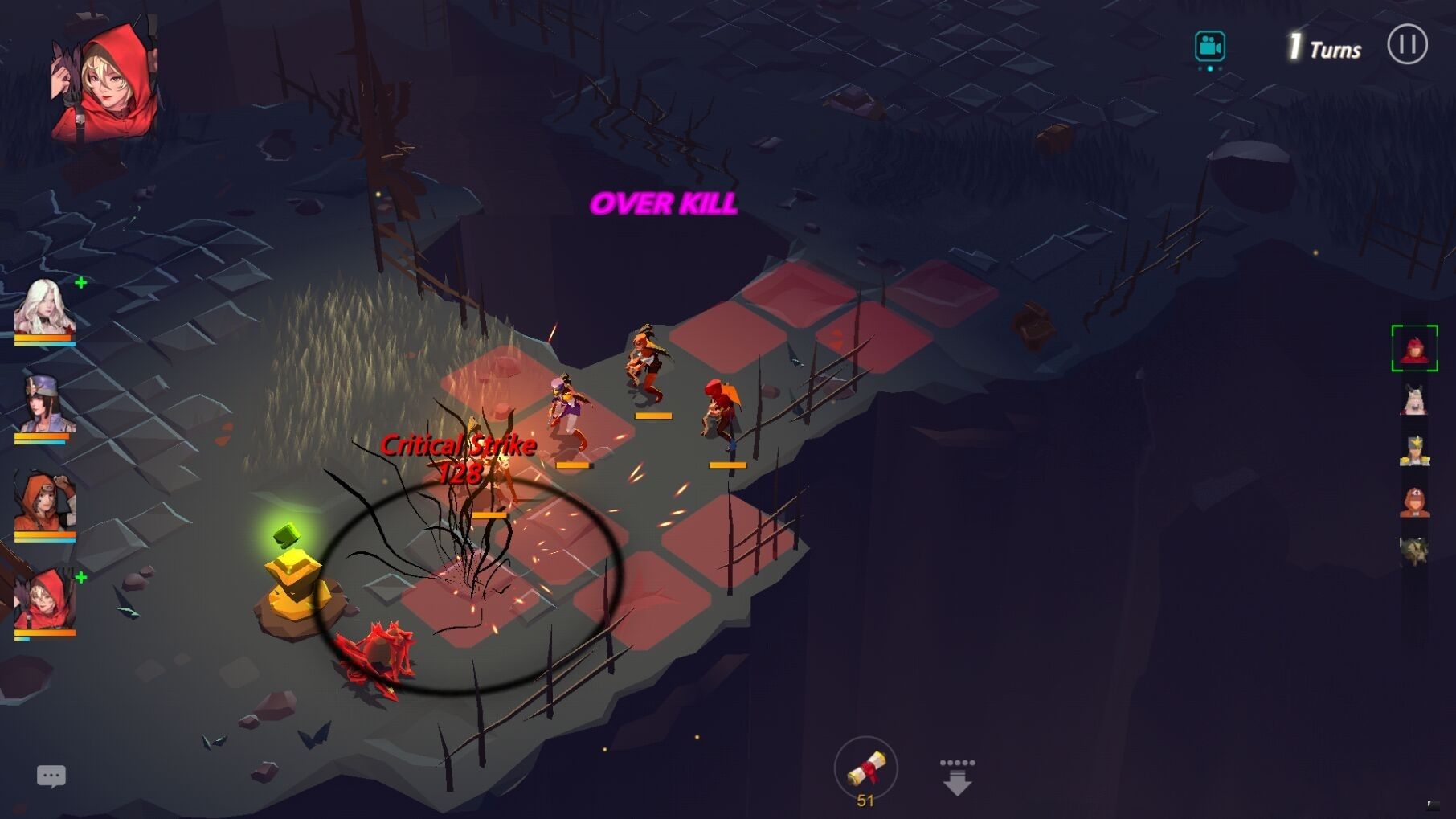1456x819 pixels.
Task: Select the small red-hooded hero portrait in party list
Action: [x=45, y=600]
